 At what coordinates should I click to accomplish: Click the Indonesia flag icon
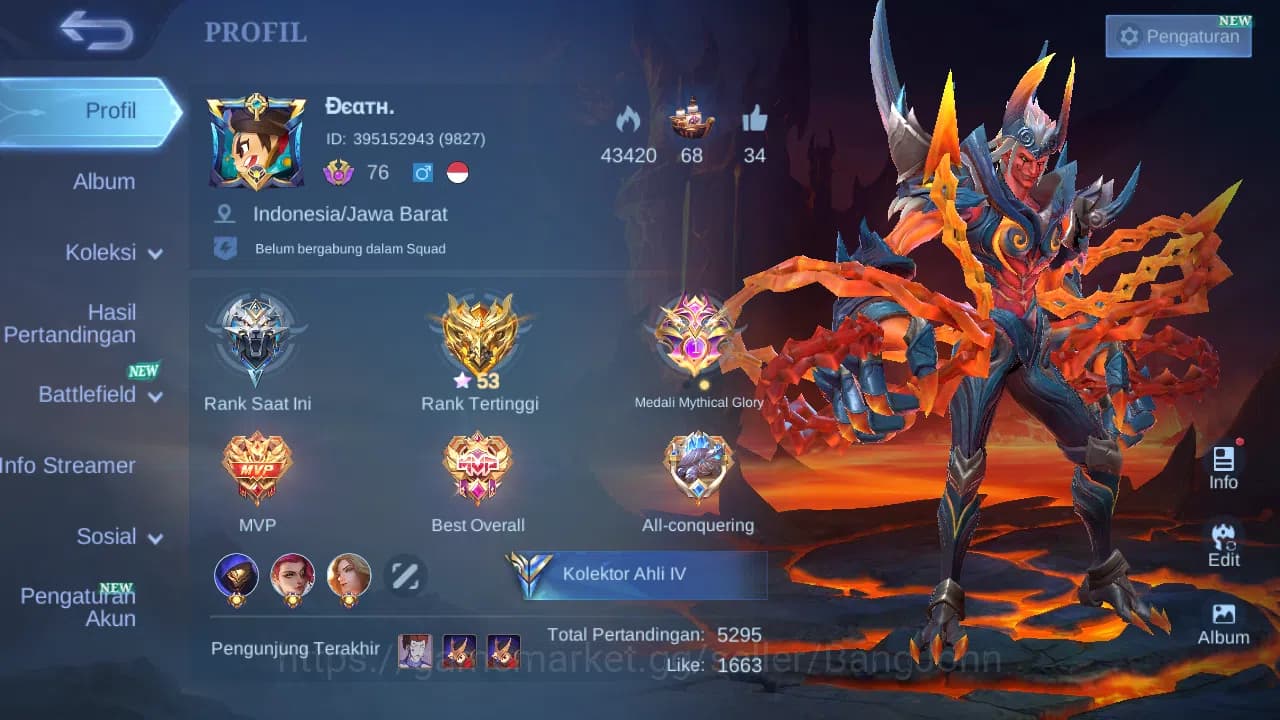click(458, 172)
